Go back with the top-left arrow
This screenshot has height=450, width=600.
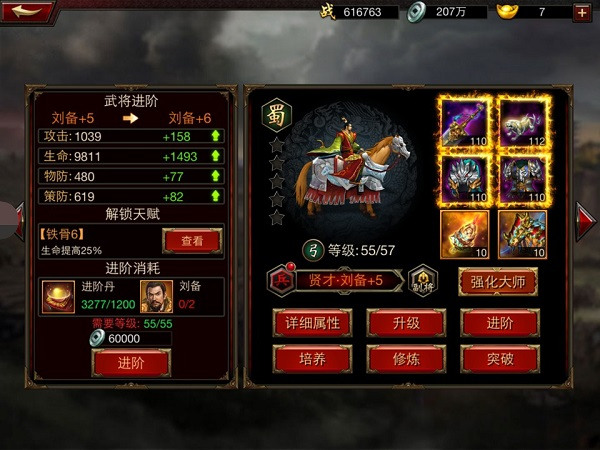click(28, 11)
